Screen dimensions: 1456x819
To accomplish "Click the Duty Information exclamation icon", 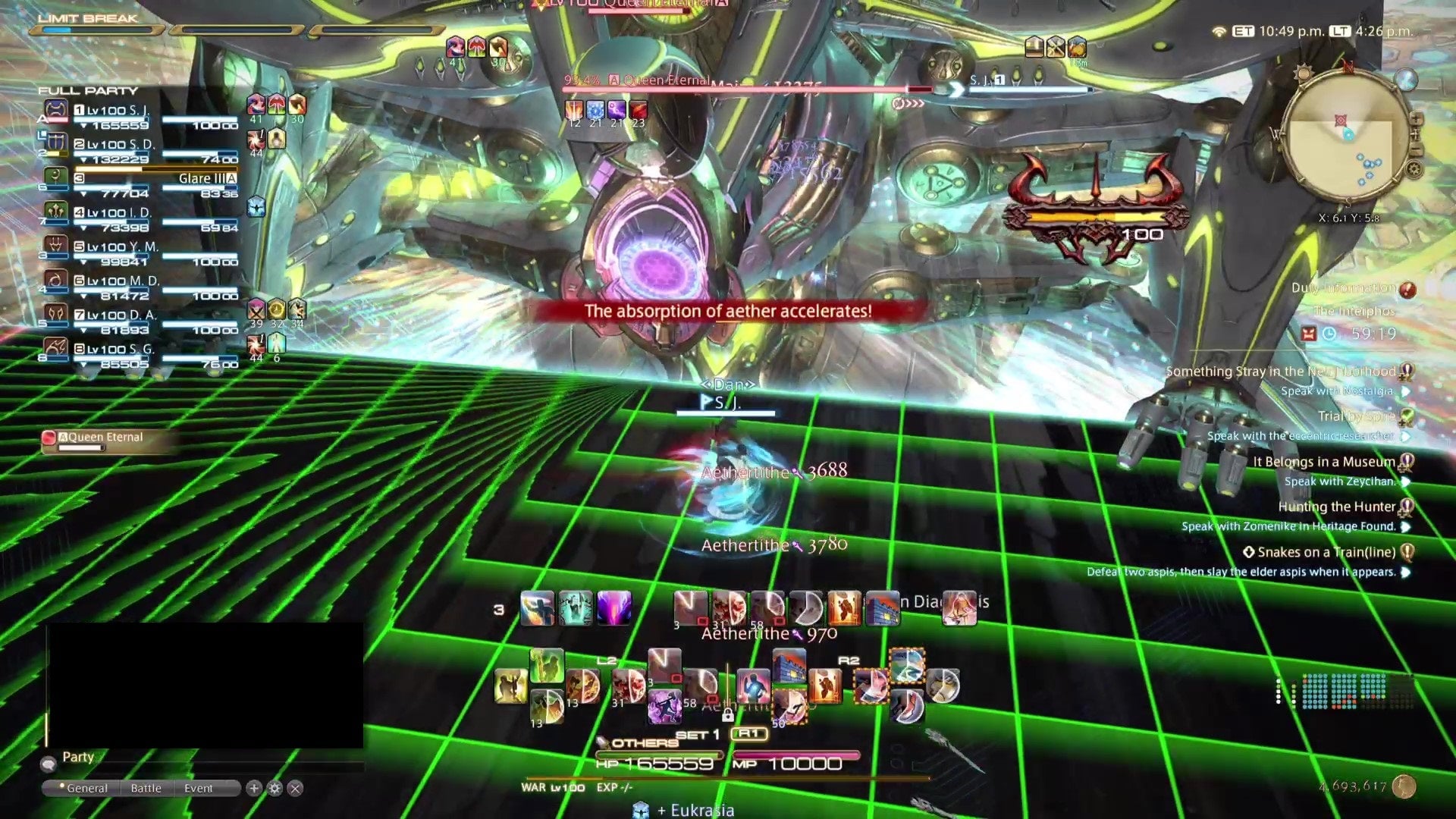I will (x=1407, y=288).
